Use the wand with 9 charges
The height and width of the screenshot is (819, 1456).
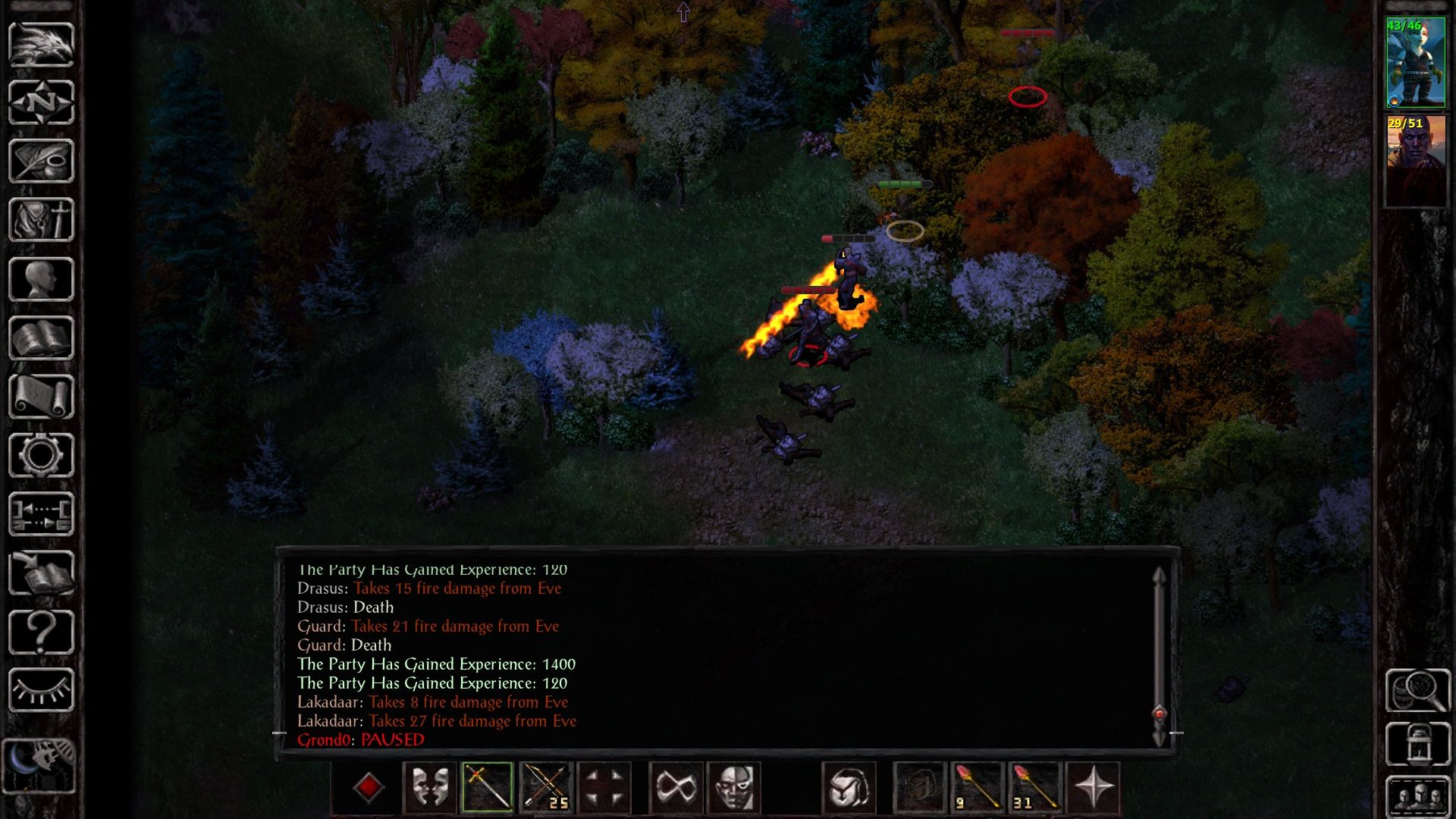coord(977,787)
